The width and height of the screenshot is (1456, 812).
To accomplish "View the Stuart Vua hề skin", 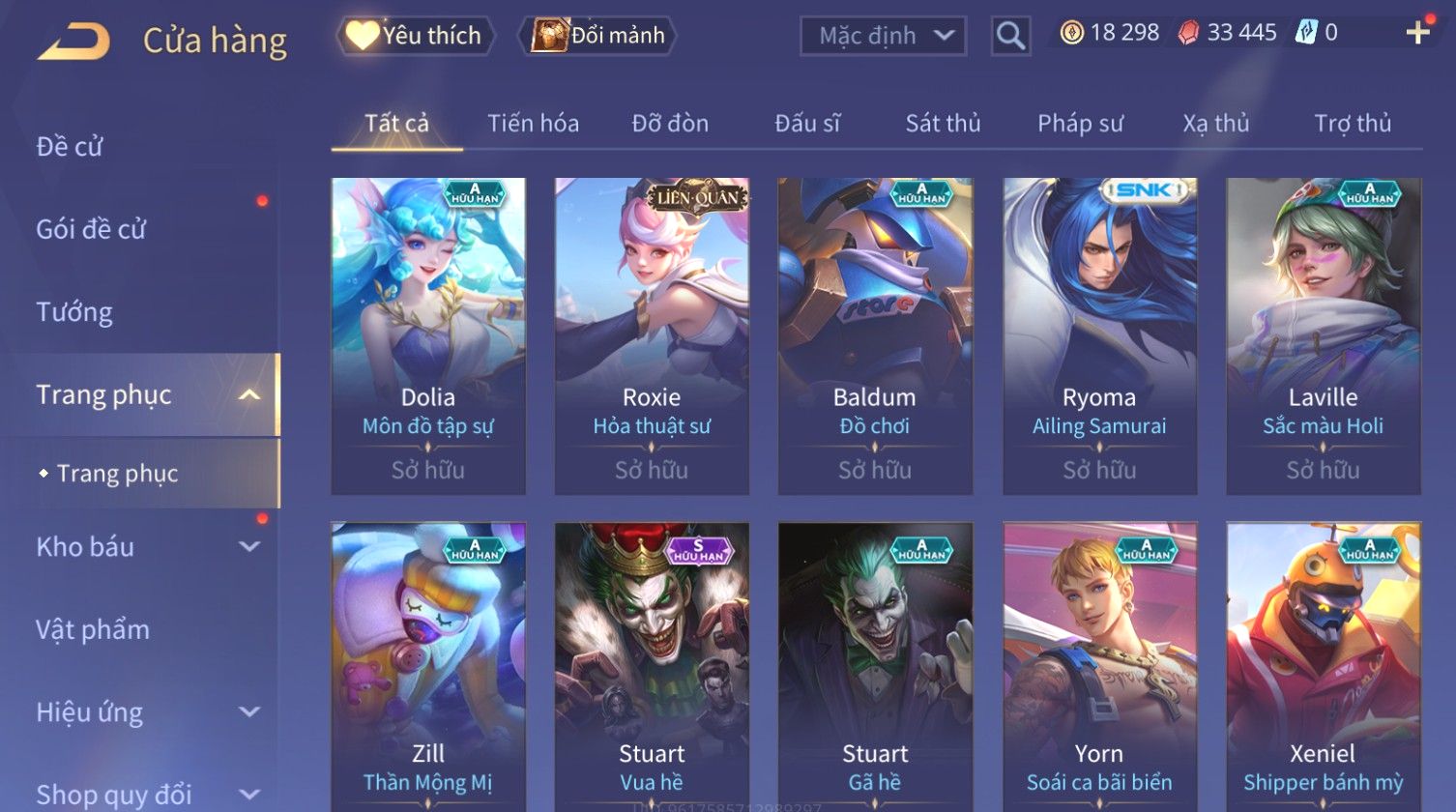I will pyautogui.click(x=652, y=667).
